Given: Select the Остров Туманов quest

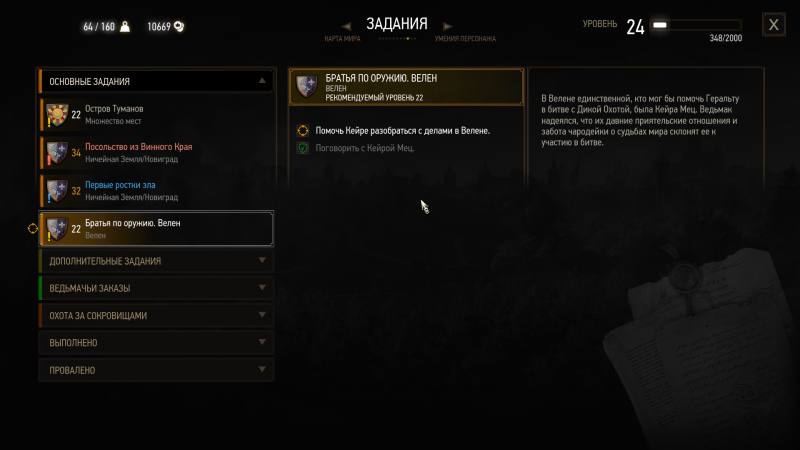Looking at the screenshot, I should pos(156,114).
